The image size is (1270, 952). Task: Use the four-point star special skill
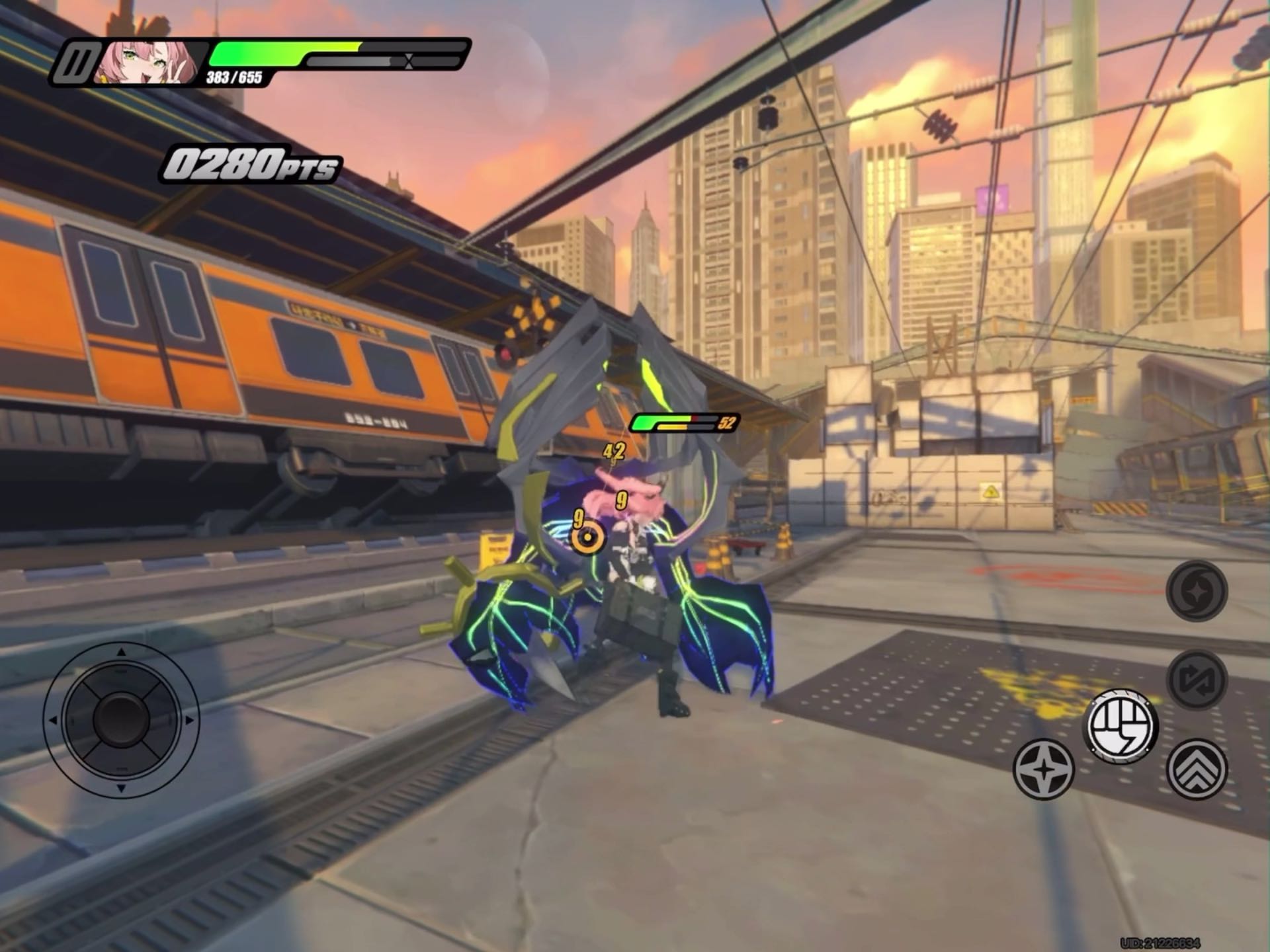pos(1044,769)
